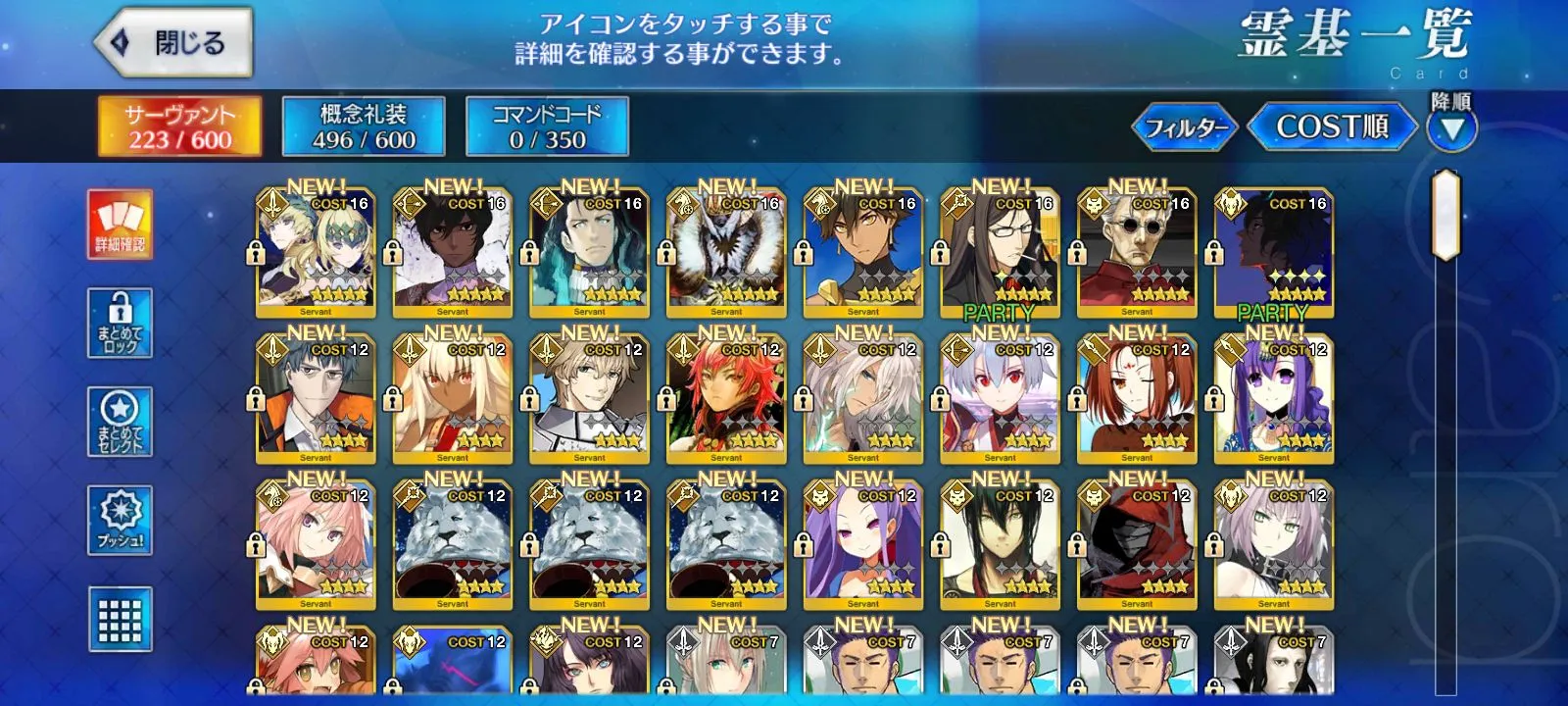This screenshot has width=1568, height=706.
Task: Toggle the 降順 descending arrow
Action: pos(1451,128)
